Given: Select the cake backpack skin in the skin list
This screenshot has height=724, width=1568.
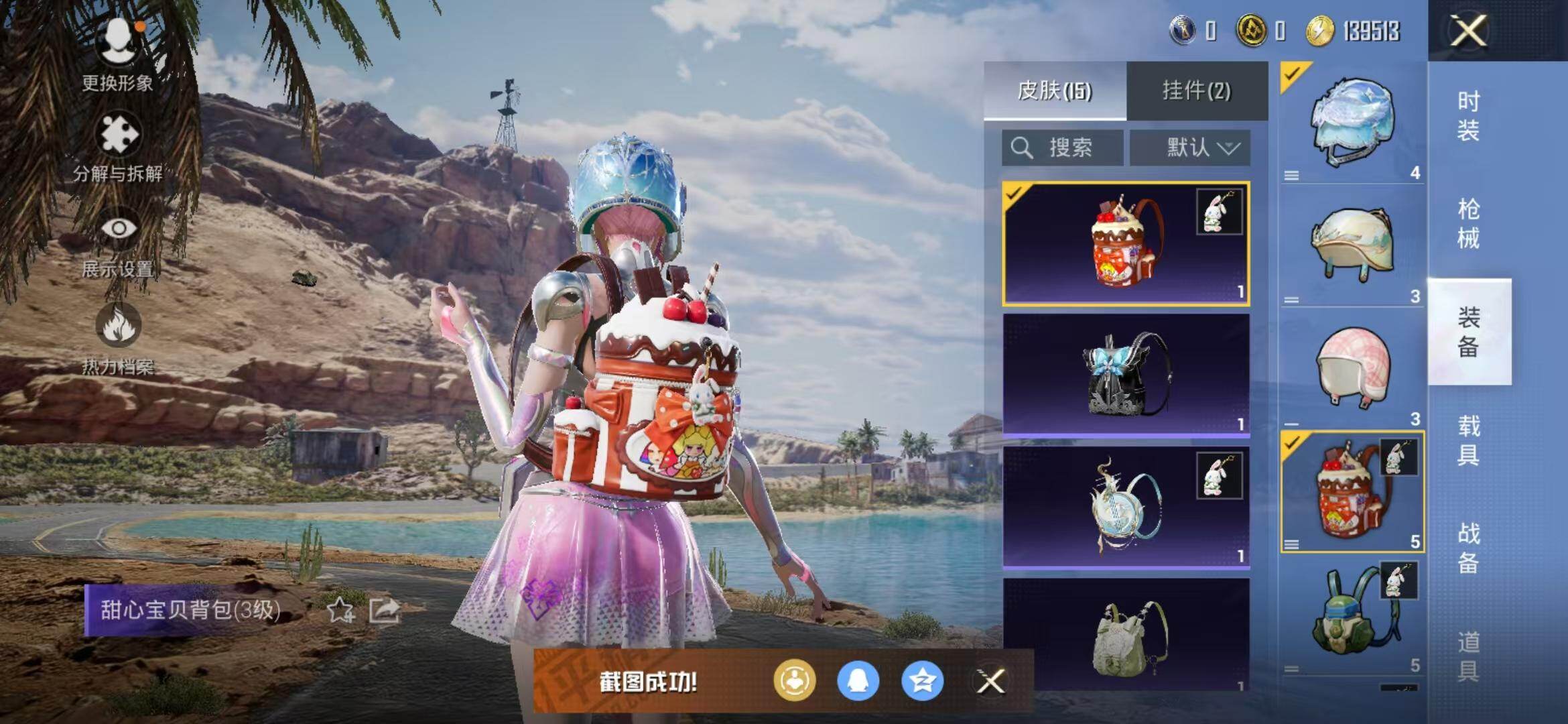Looking at the screenshot, I should (x=1126, y=244).
